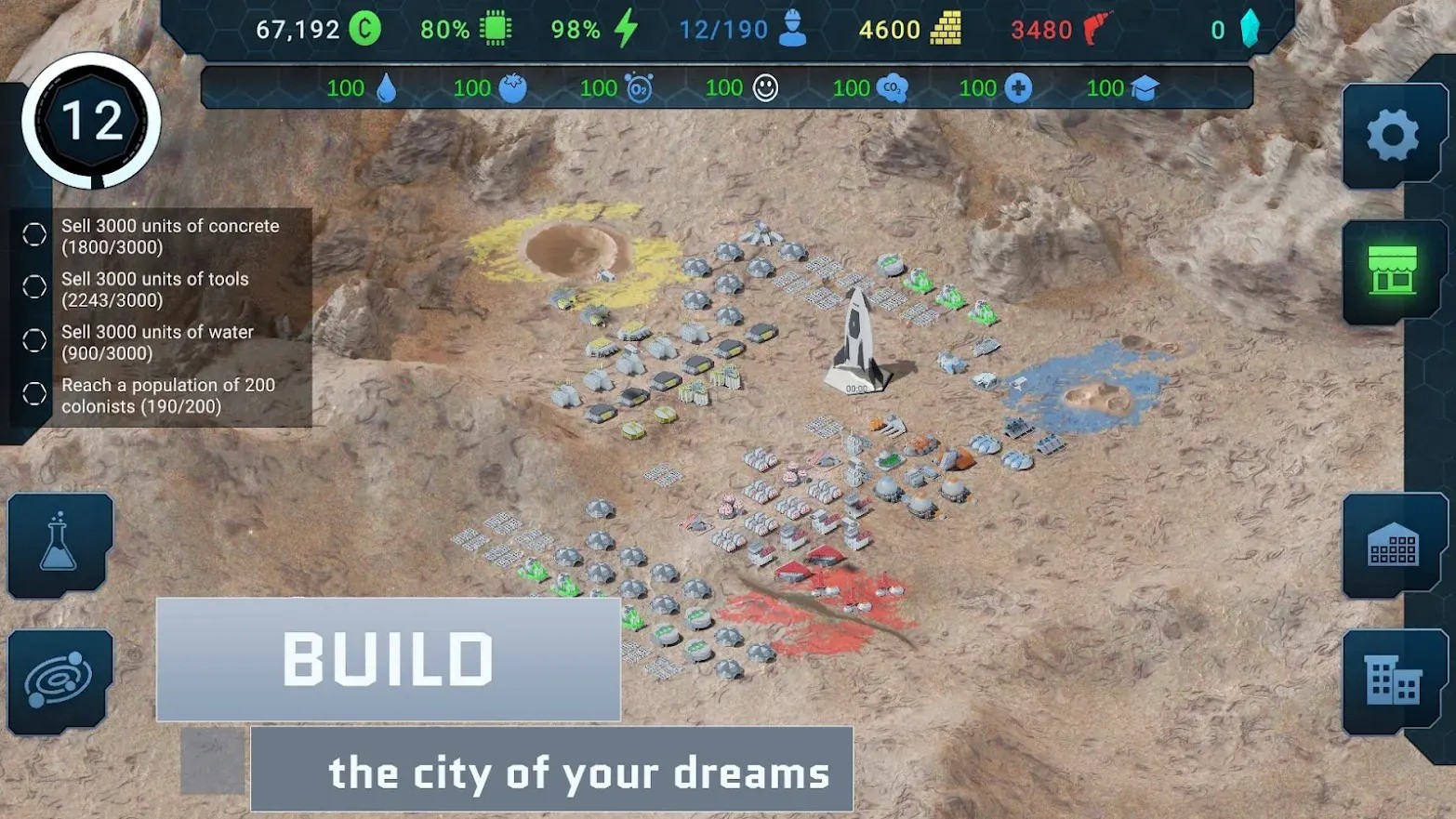This screenshot has width=1456, height=819.
Task: Click the level 12 progress badge
Action: pyautogui.click(x=89, y=119)
